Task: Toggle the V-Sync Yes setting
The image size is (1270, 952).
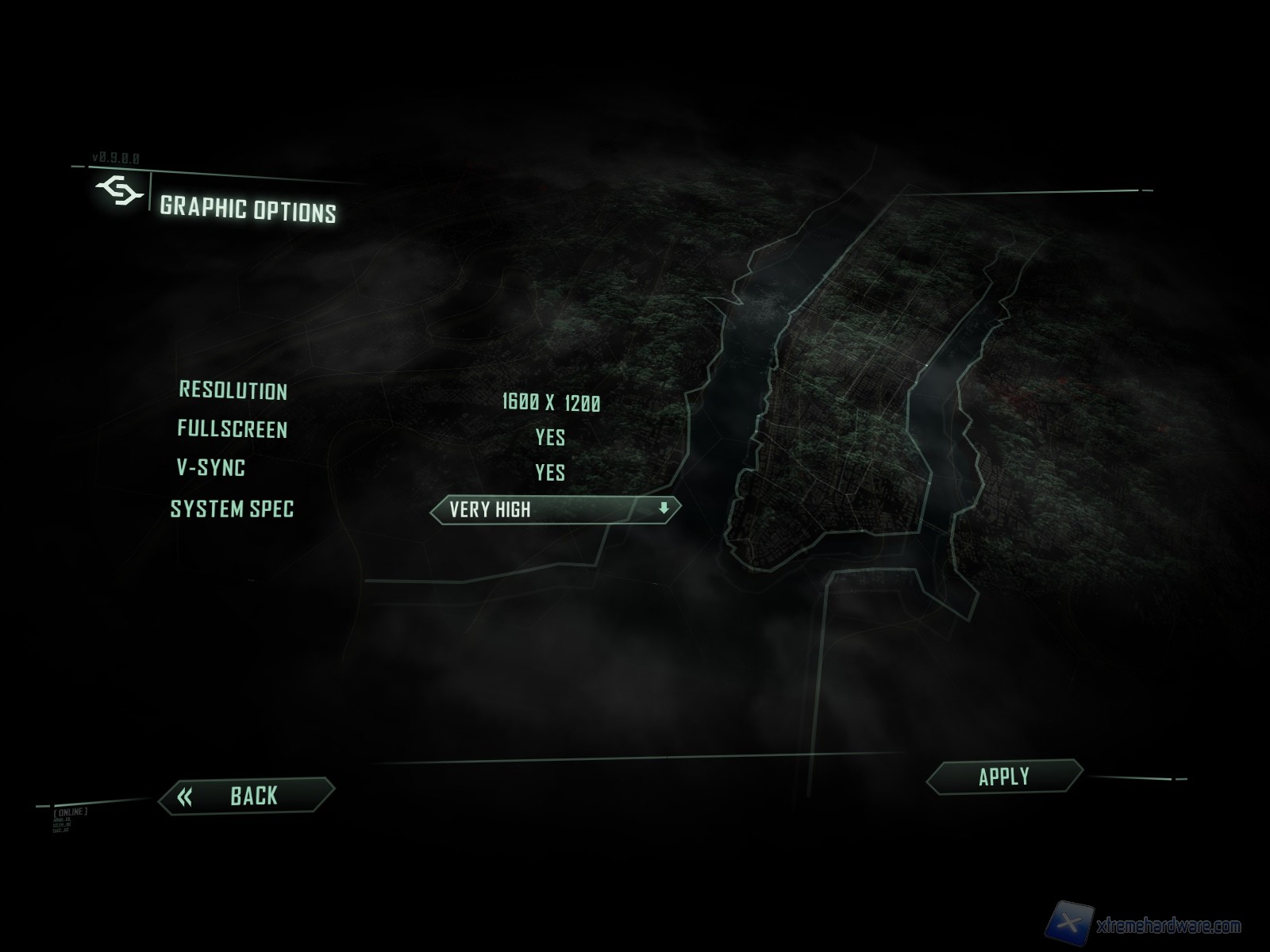Action: pyautogui.click(x=550, y=473)
